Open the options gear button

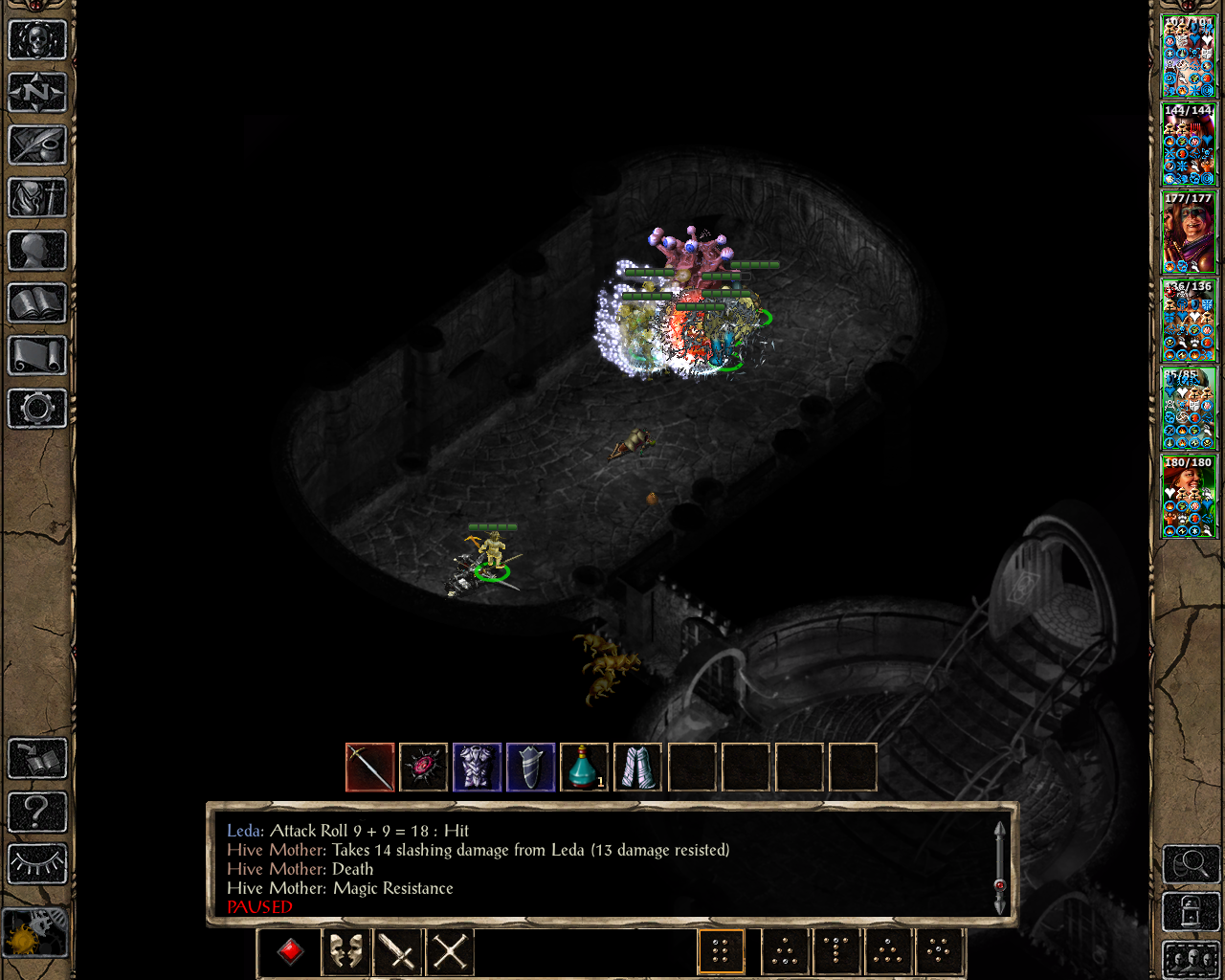click(x=37, y=409)
